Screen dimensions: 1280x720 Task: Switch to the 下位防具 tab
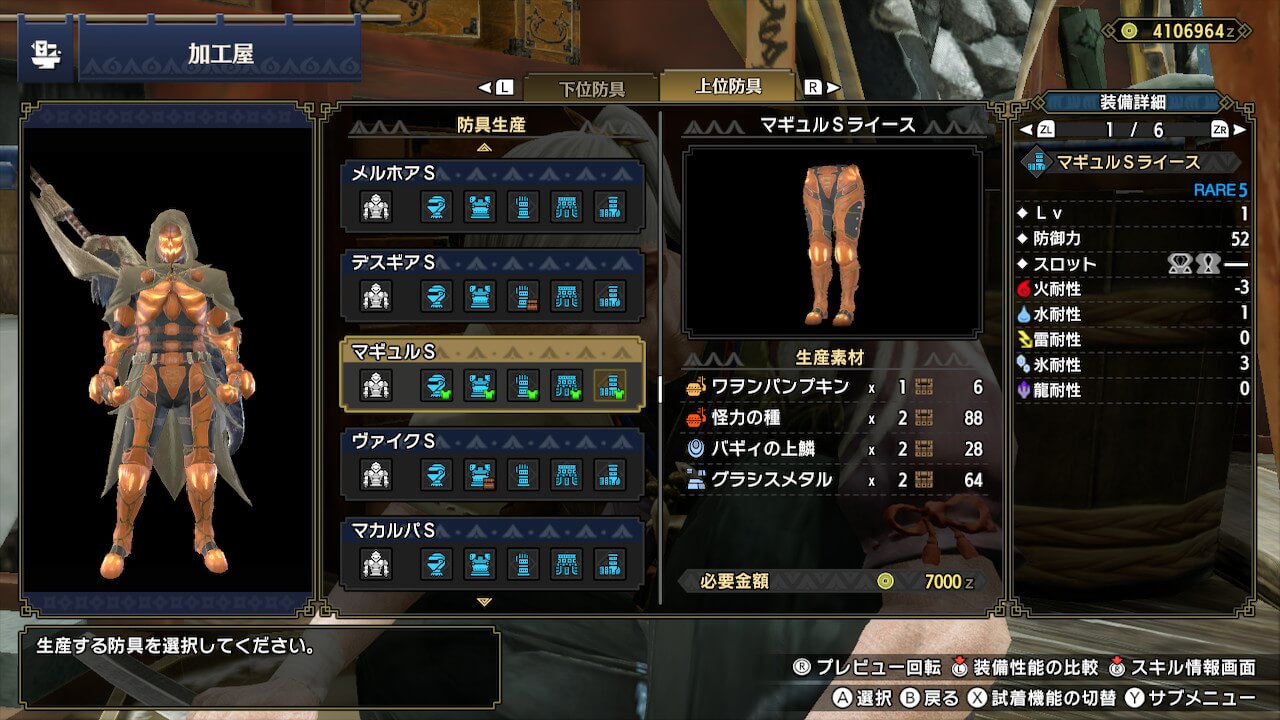click(590, 88)
